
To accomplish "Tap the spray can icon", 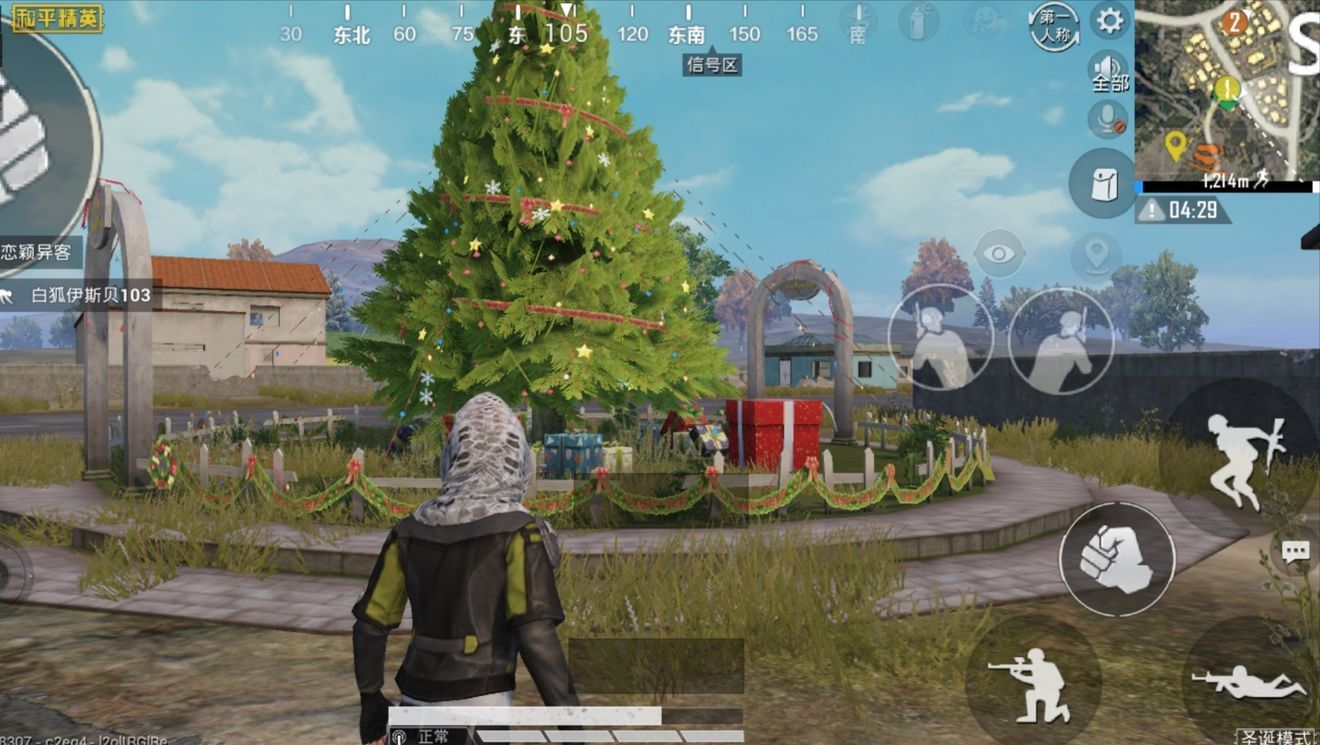I will pos(916,20).
